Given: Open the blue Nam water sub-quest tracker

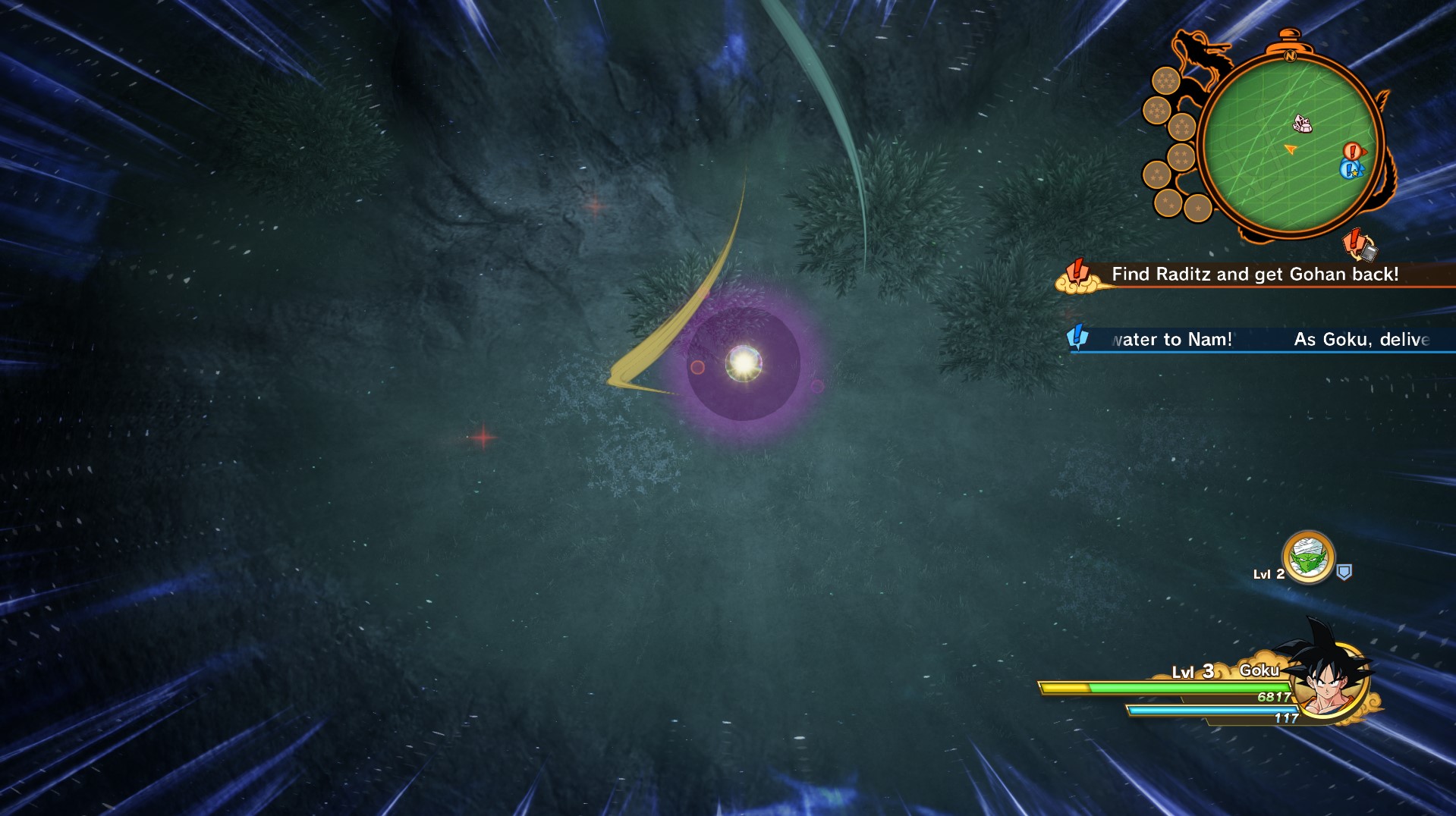Looking at the screenshot, I should (x=1259, y=339).
